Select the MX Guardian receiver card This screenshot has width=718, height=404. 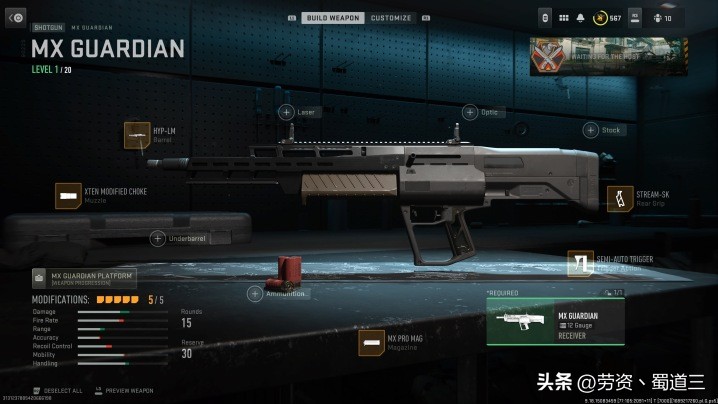[555, 322]
